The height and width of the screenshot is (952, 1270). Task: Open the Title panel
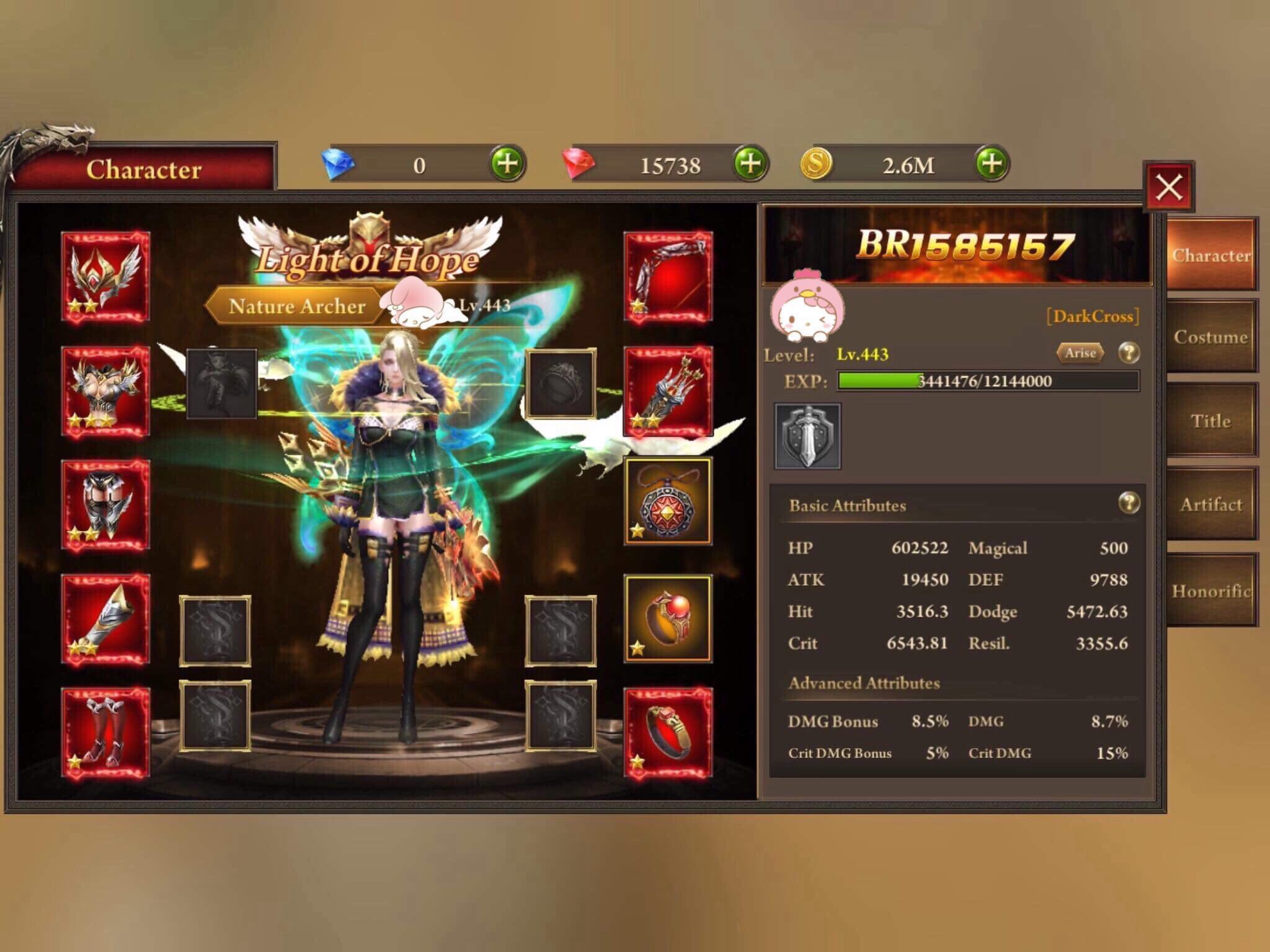(x=1211, y=421)
